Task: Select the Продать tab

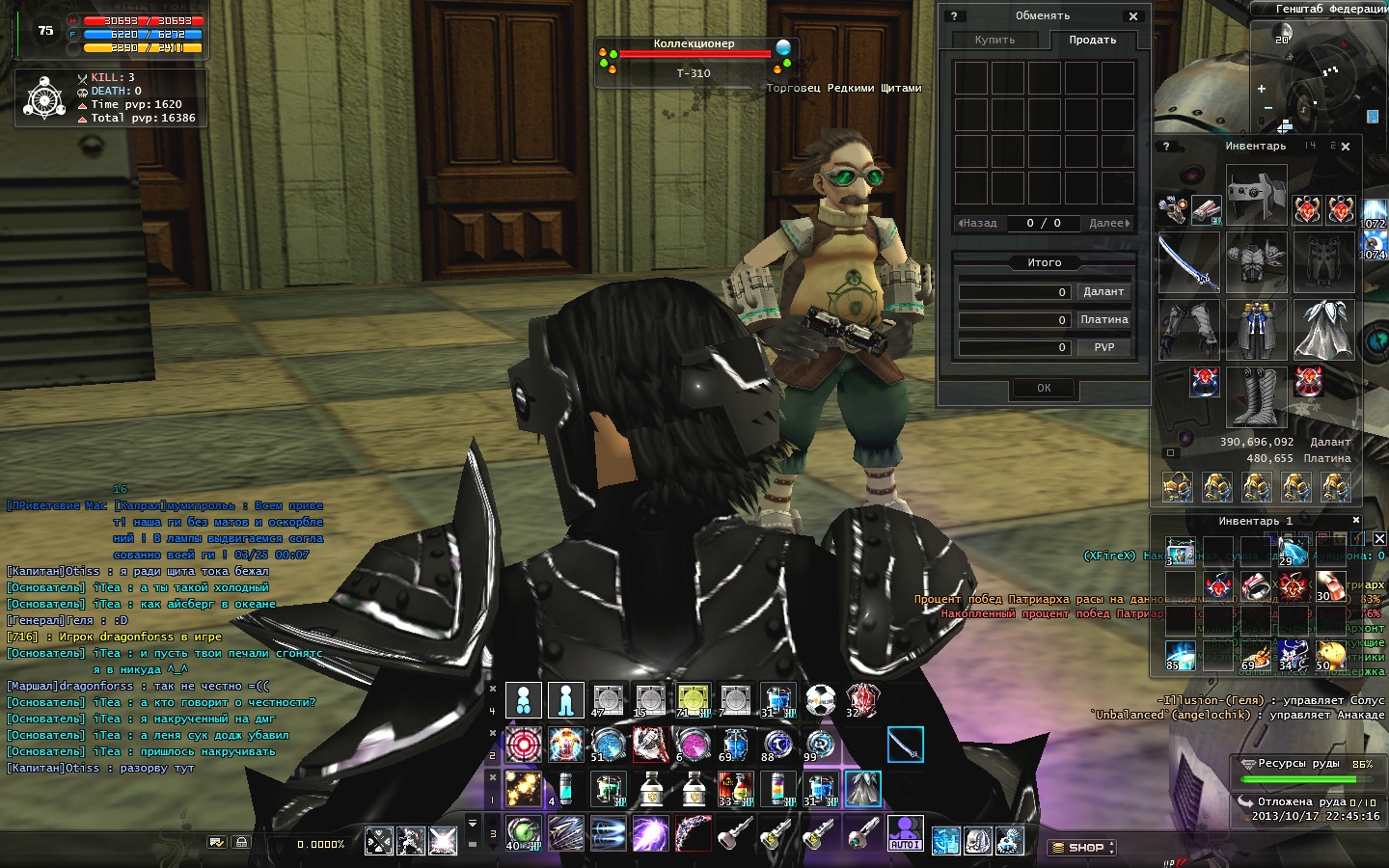Action: coord(1092,40)
